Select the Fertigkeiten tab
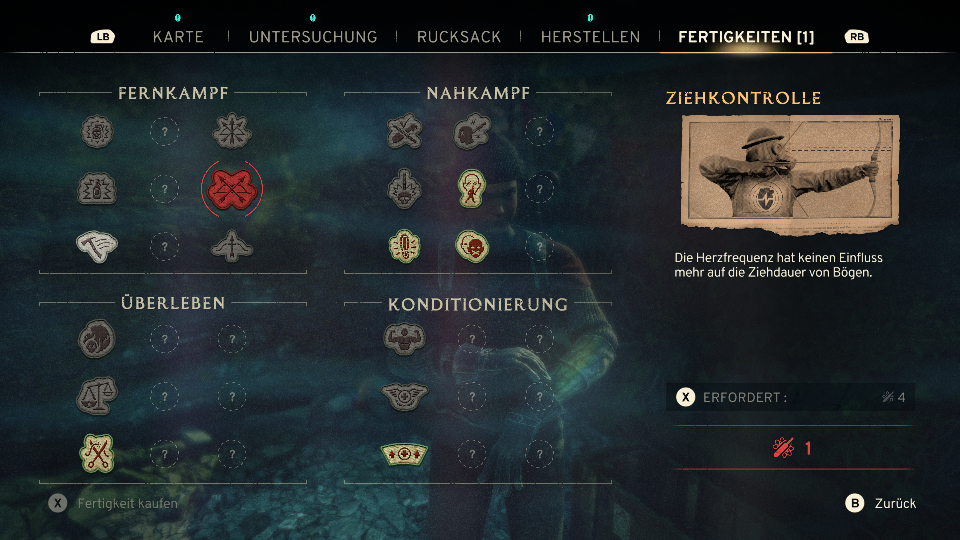The height and width of the screenshot is (540, 960). pyautogui.click(x=746, y=37)
